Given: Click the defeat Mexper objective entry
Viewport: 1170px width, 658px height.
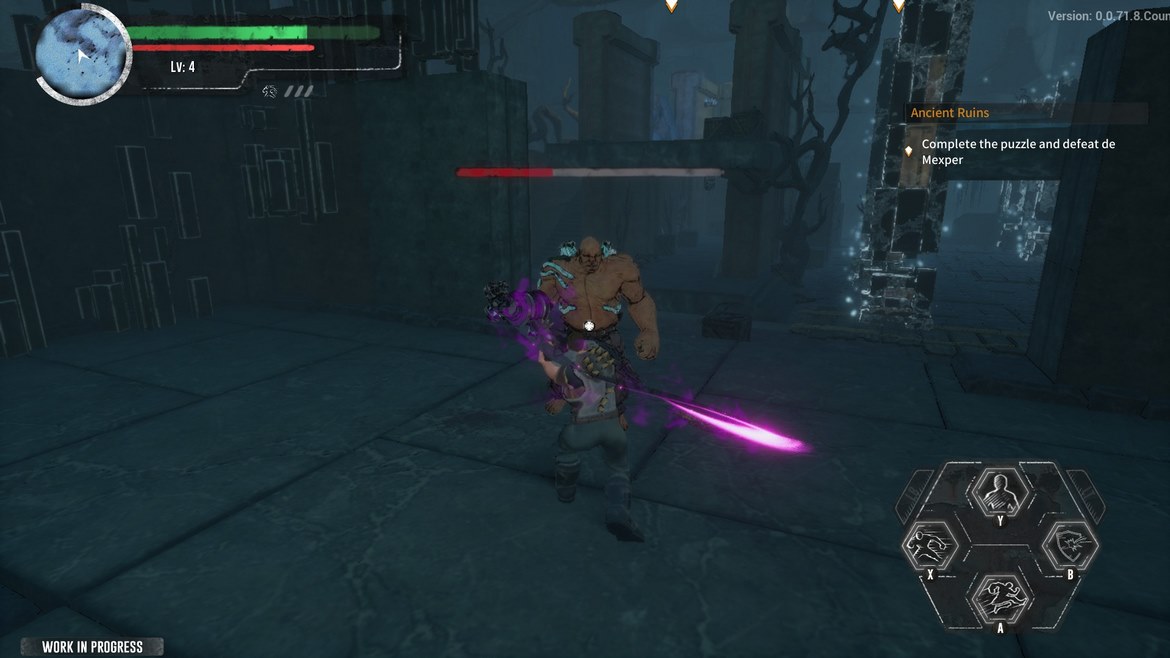Looking at the screenshot, I should coord(1017,151).
